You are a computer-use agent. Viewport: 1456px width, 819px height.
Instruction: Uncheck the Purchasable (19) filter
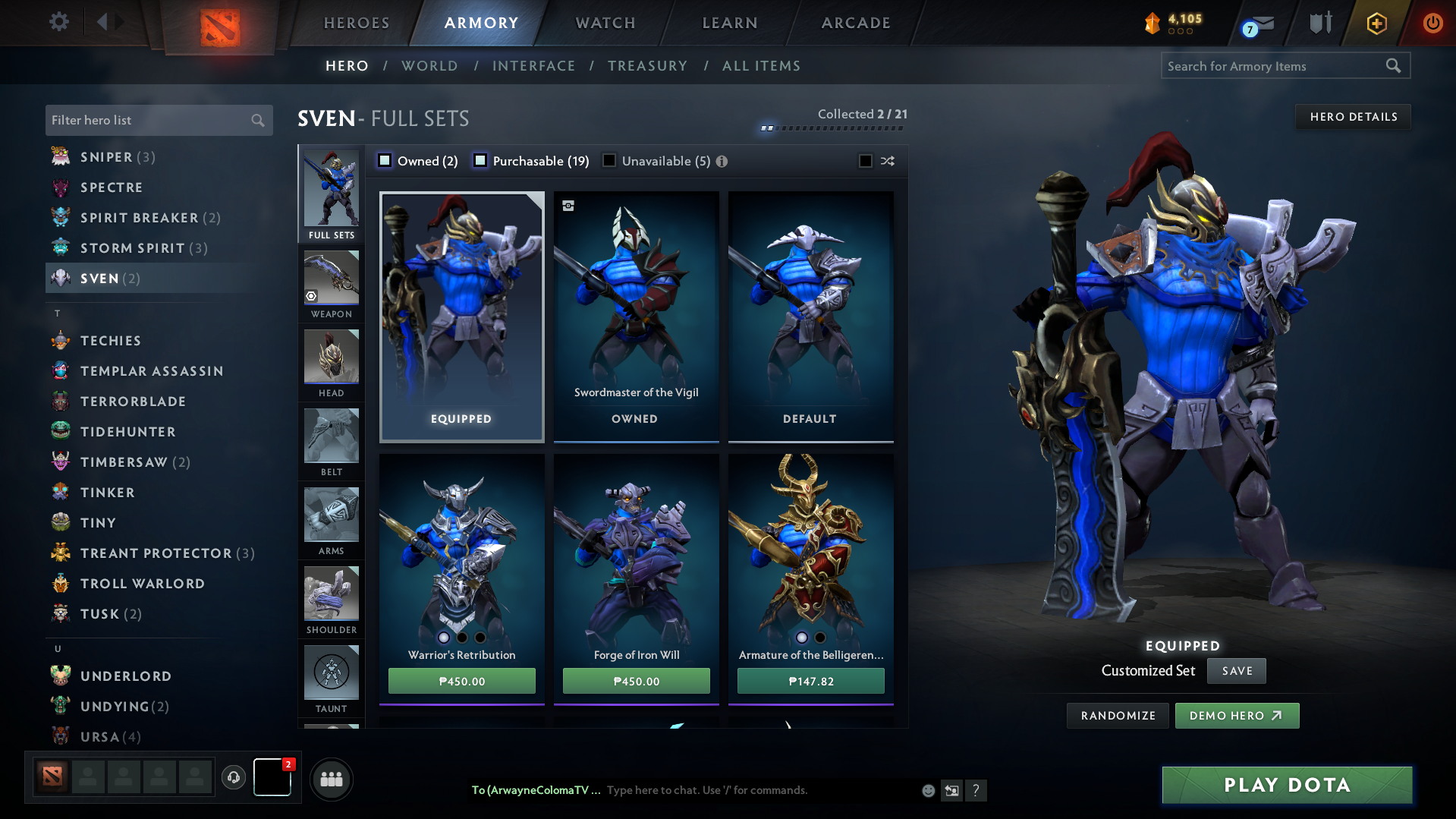(x=480, y=160)
